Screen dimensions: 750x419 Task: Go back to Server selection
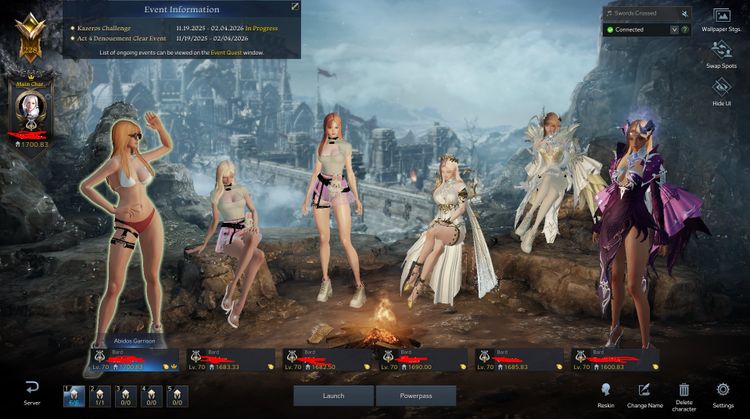[x=32, y=392]
